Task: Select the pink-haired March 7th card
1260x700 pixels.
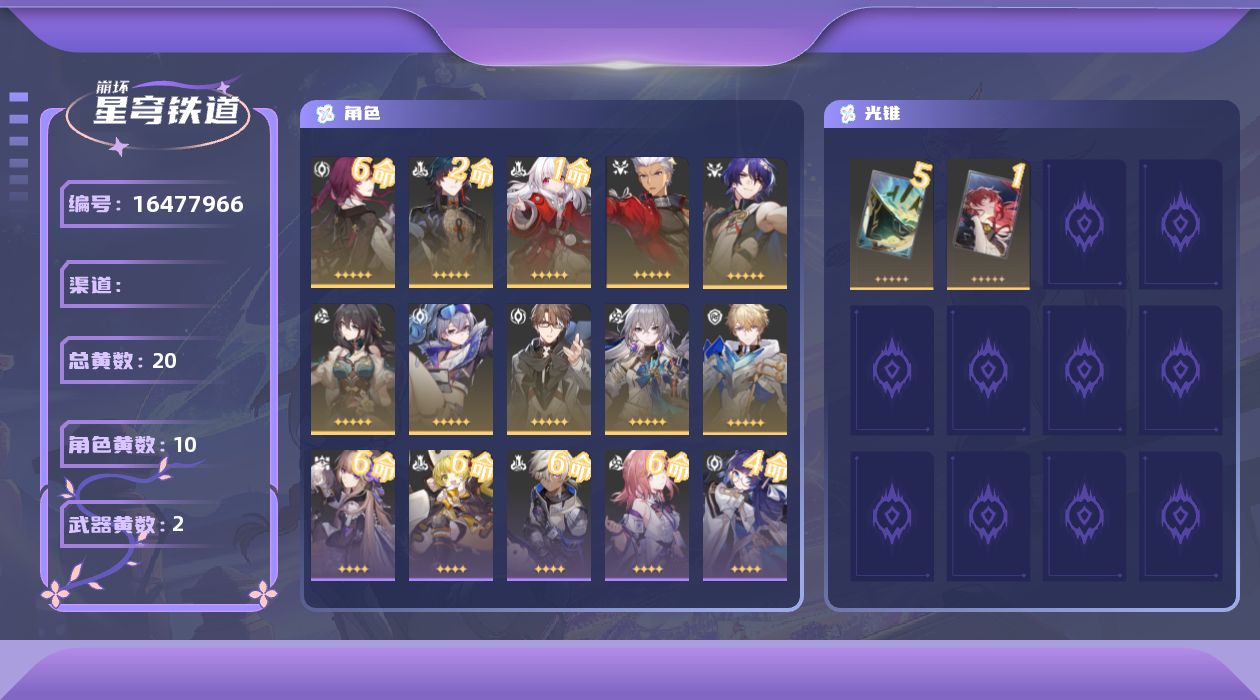Action: click(647, 516)
